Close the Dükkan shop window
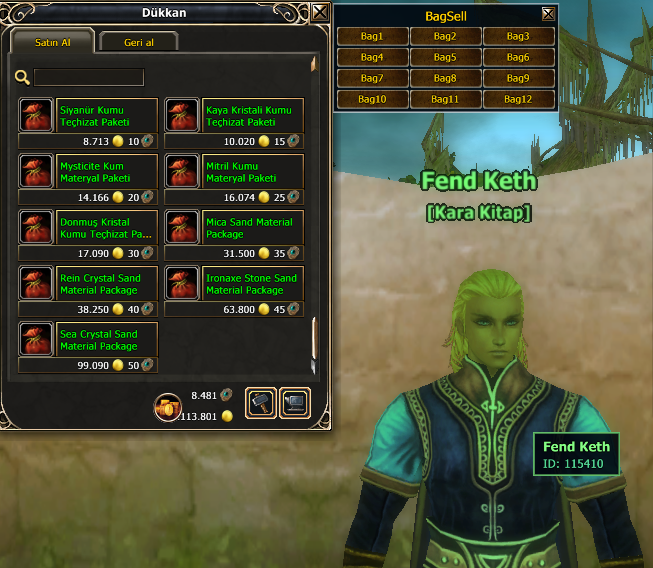 click(320, 12)
